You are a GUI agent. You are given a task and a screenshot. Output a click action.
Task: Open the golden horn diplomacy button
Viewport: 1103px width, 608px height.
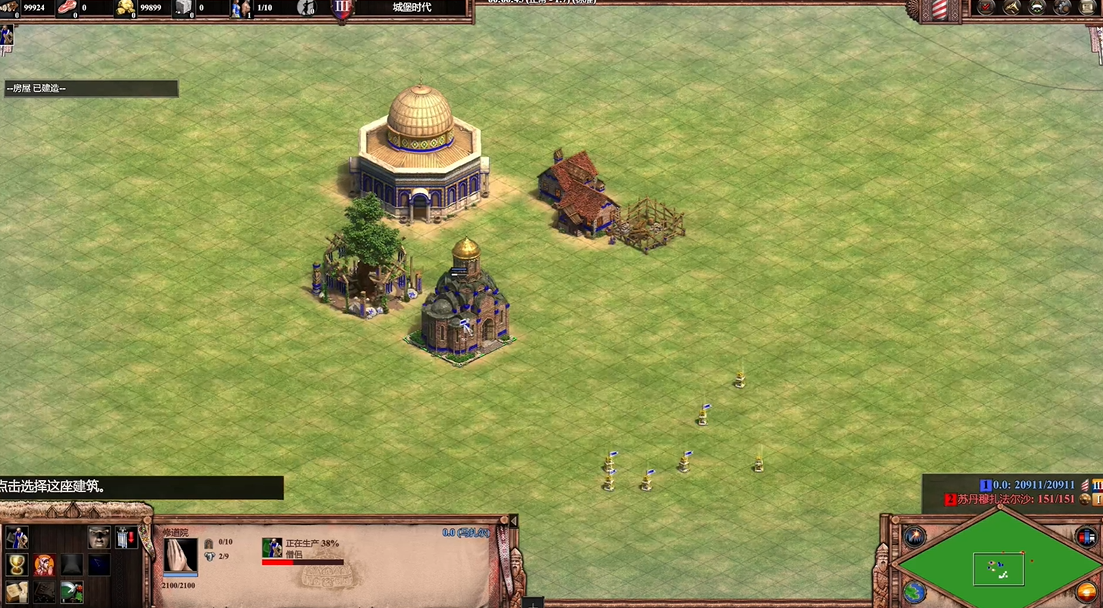(x=1013, y=7)
